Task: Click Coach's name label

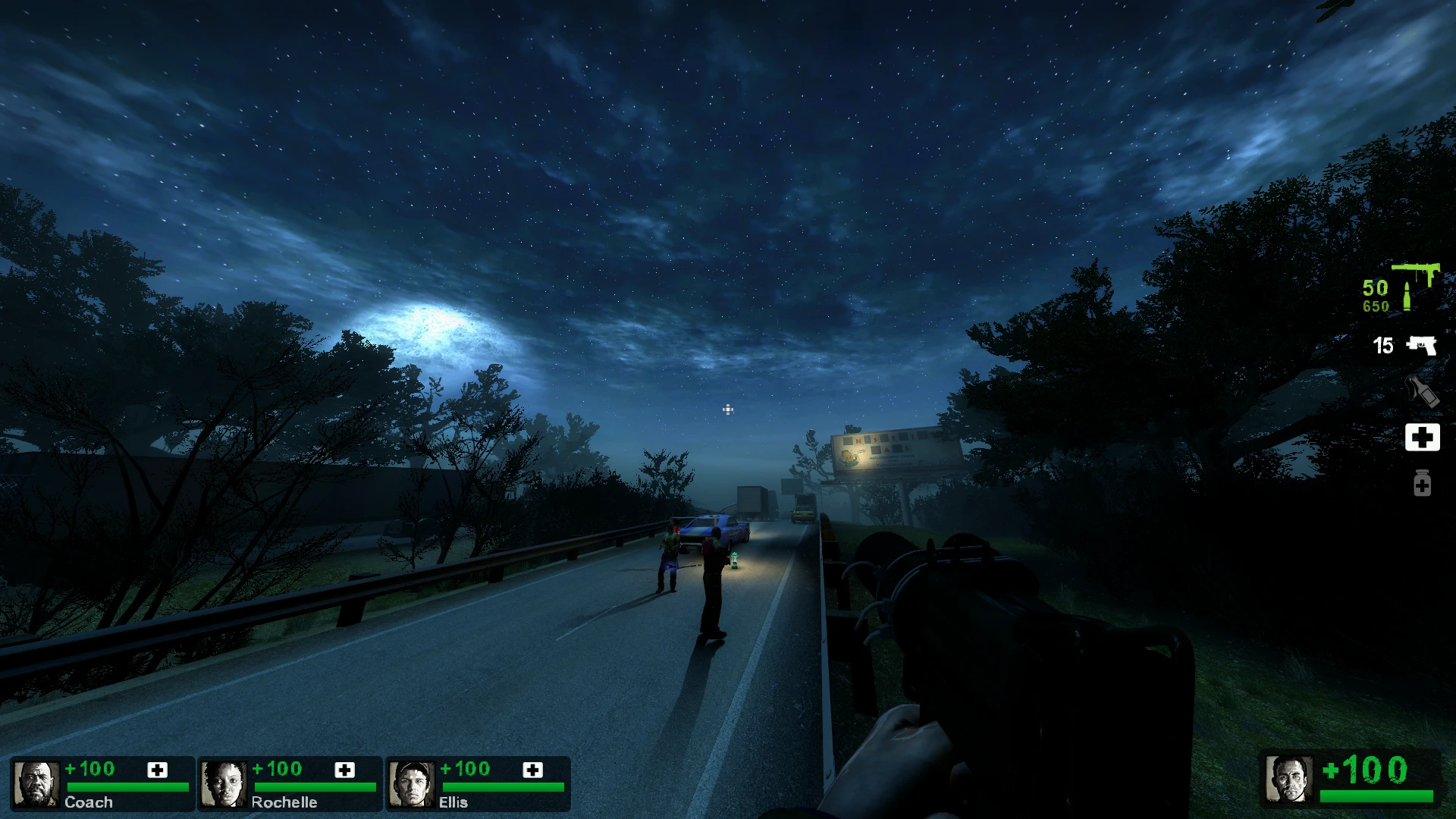Action: pos(89,802)
